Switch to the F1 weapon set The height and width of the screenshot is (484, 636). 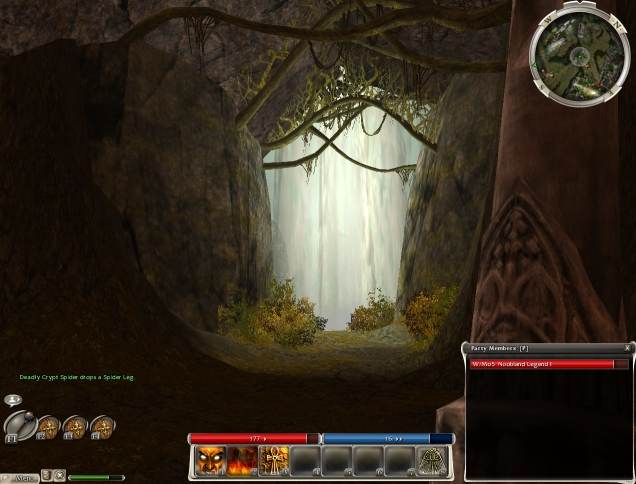pos(19,426)
